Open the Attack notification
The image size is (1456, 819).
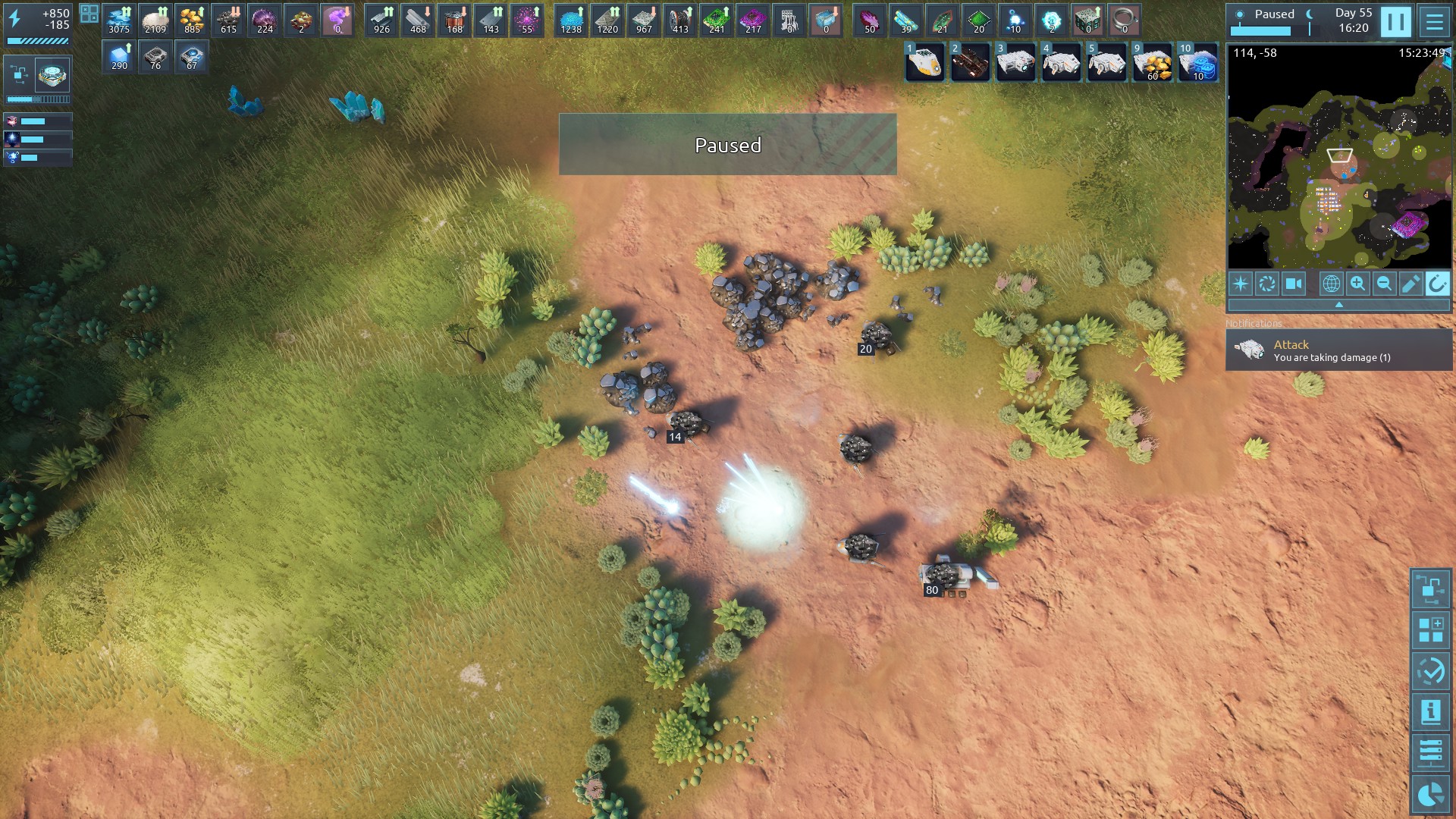point(1338,350)
